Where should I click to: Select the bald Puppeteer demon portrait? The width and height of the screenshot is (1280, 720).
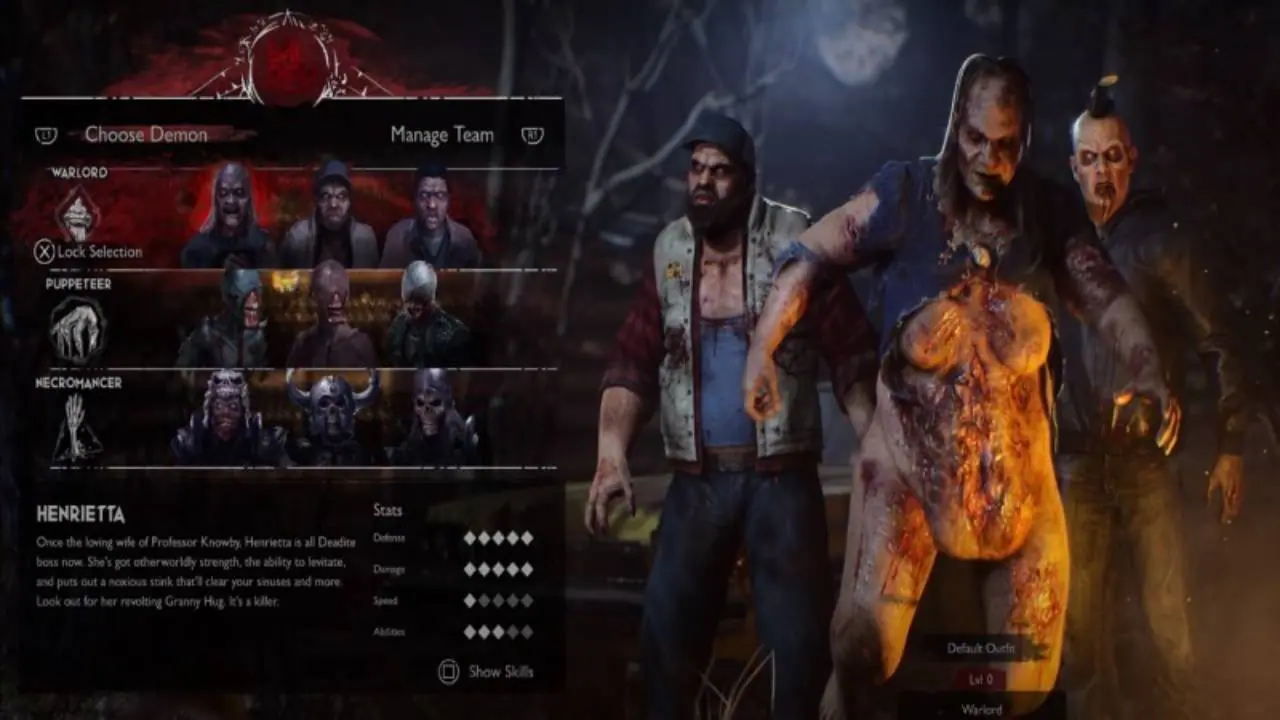tap(330, 318)
